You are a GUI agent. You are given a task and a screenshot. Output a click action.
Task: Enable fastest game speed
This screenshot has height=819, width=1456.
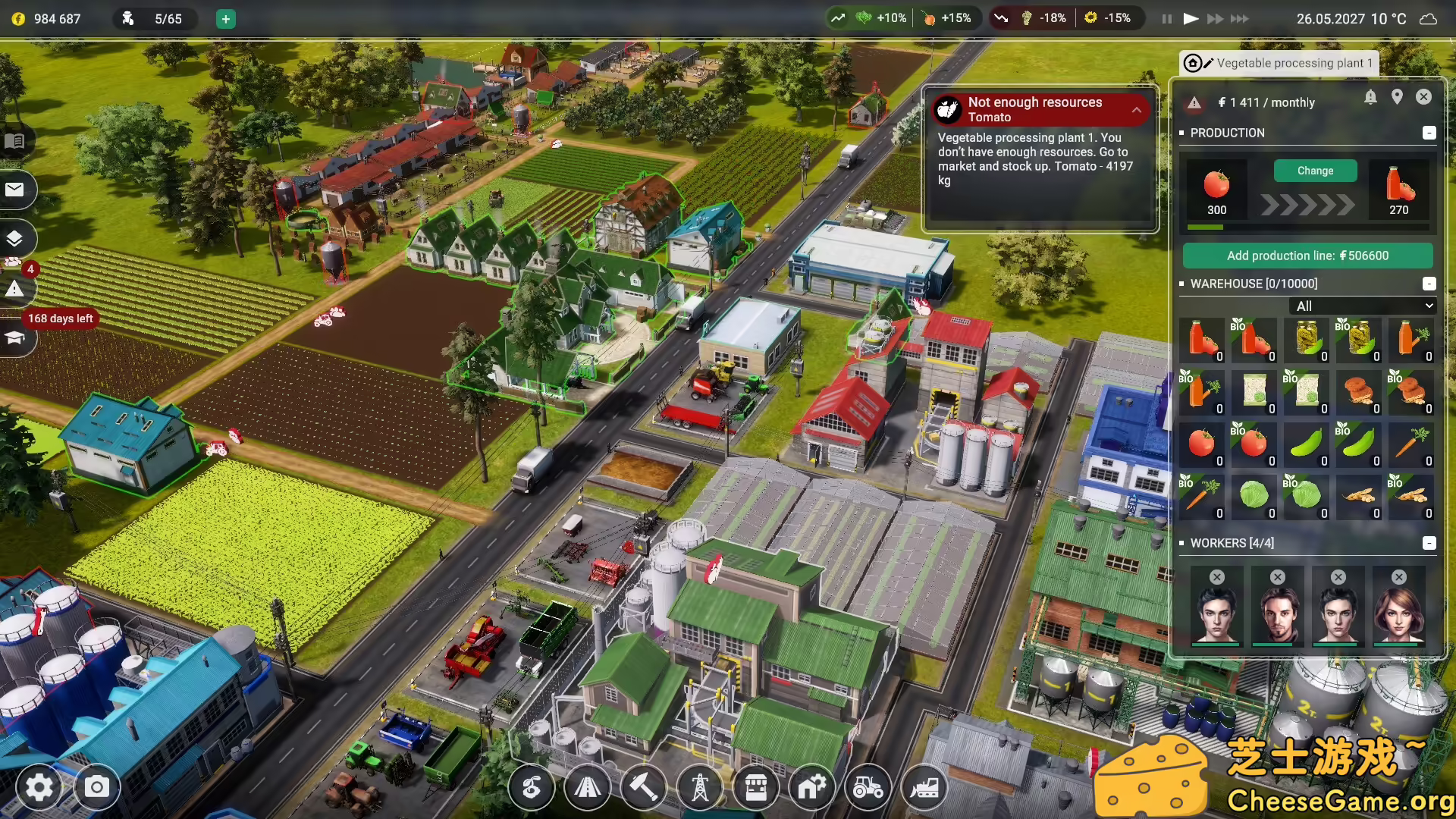1241,18
